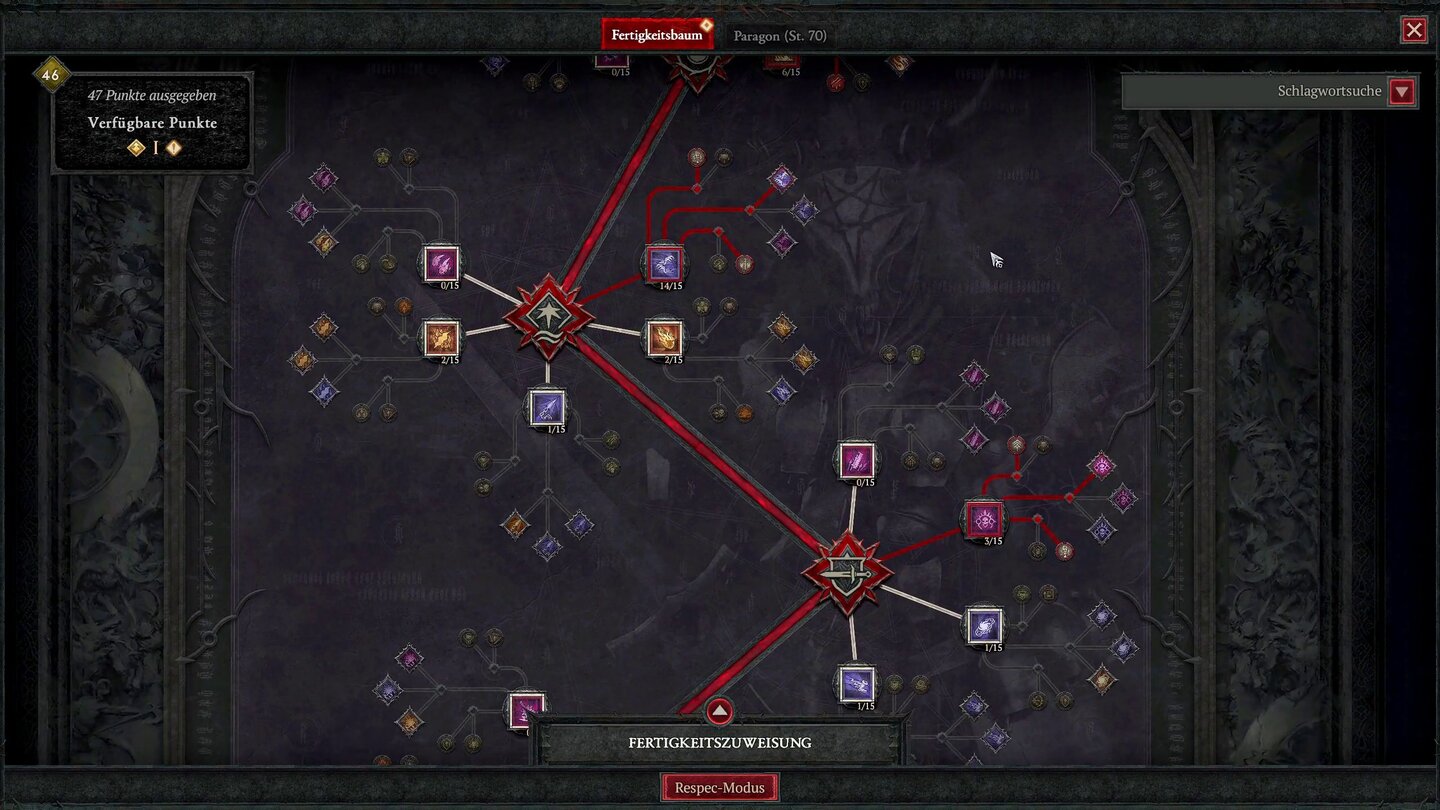1440x810 pixels.
Task: Click the orange flame skill at 2/15
Action: 665,340
